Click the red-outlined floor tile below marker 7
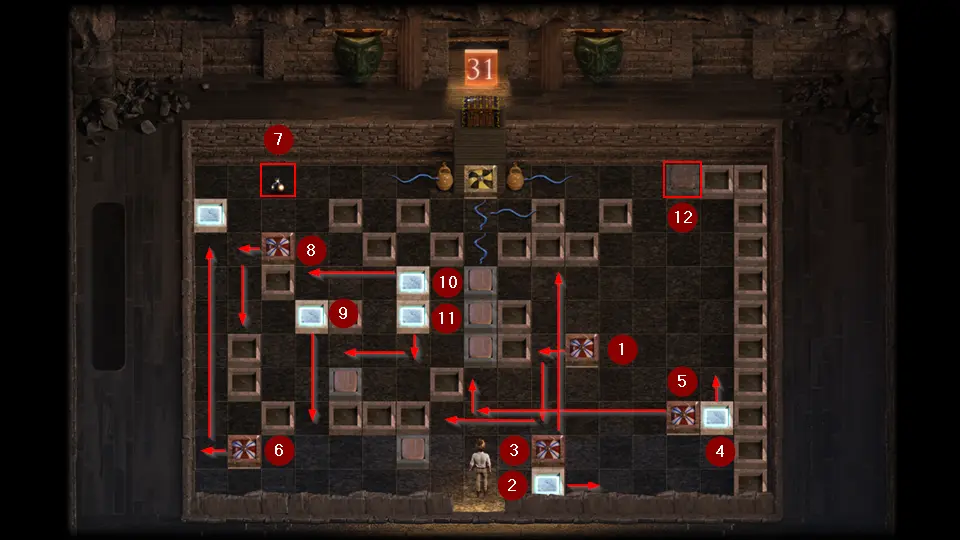Viewport: 960px width, 540px height. coord(278,180)
